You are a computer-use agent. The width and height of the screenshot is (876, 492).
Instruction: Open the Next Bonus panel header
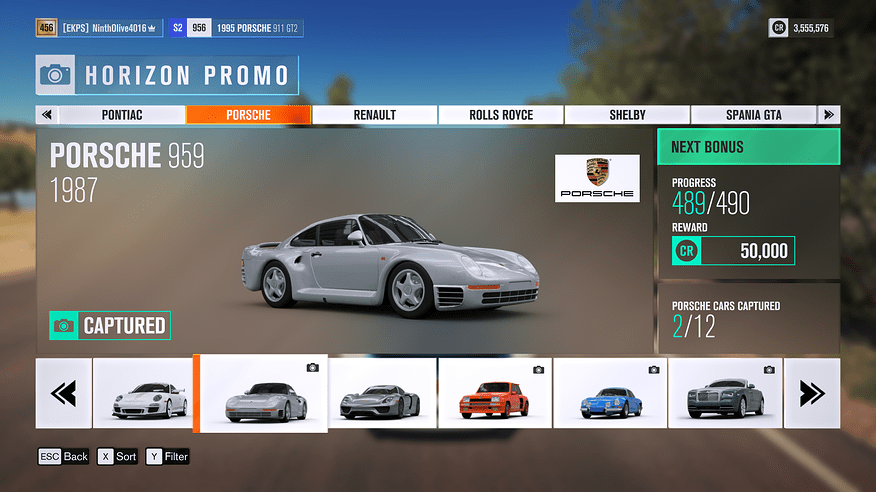pos(748,147)
